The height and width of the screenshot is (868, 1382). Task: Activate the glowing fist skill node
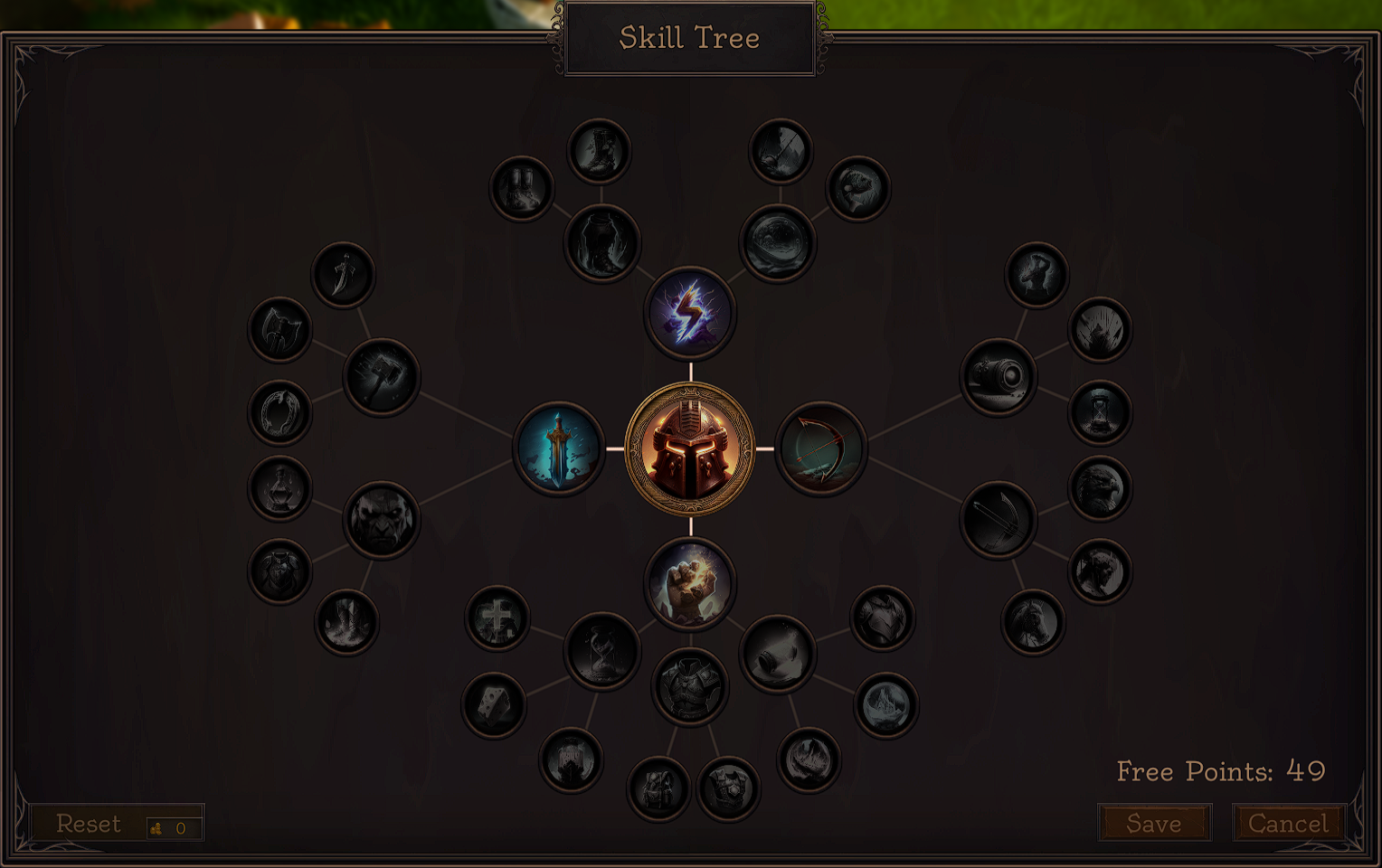(x=690, y=583)
